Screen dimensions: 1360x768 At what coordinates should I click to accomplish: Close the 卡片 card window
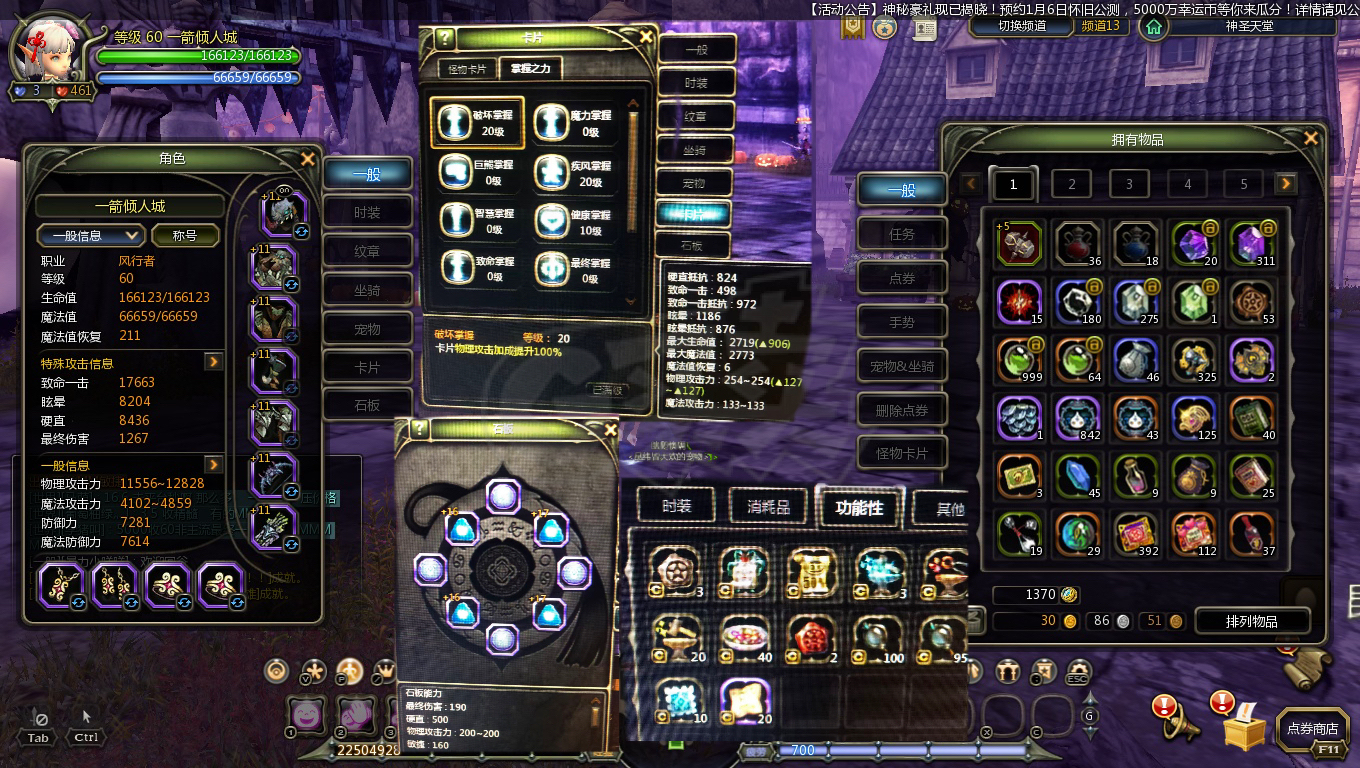pyautogui.click(x=646, y=38)
